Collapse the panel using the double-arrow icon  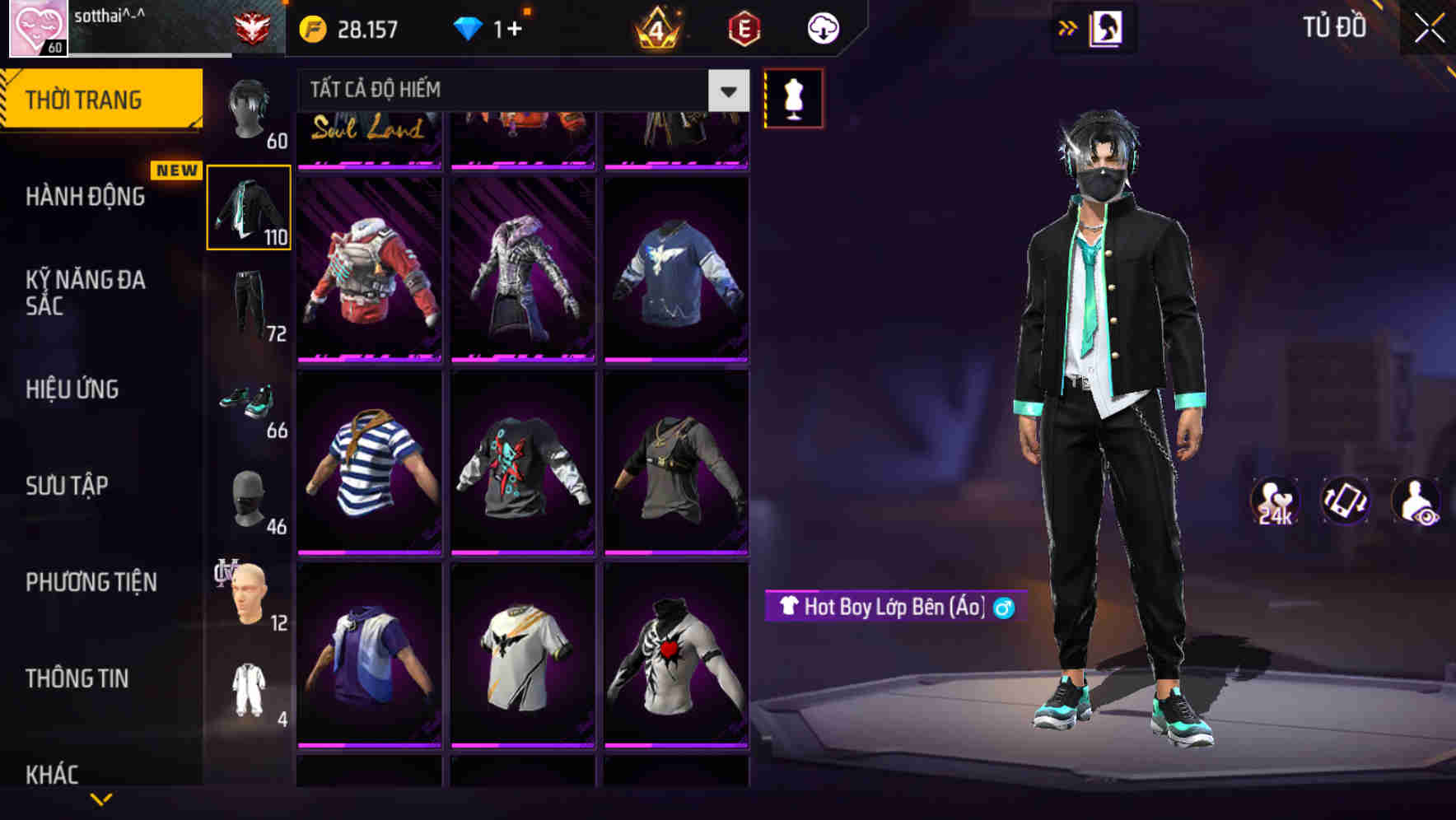pyautogui.click(x=1068, y=26)
